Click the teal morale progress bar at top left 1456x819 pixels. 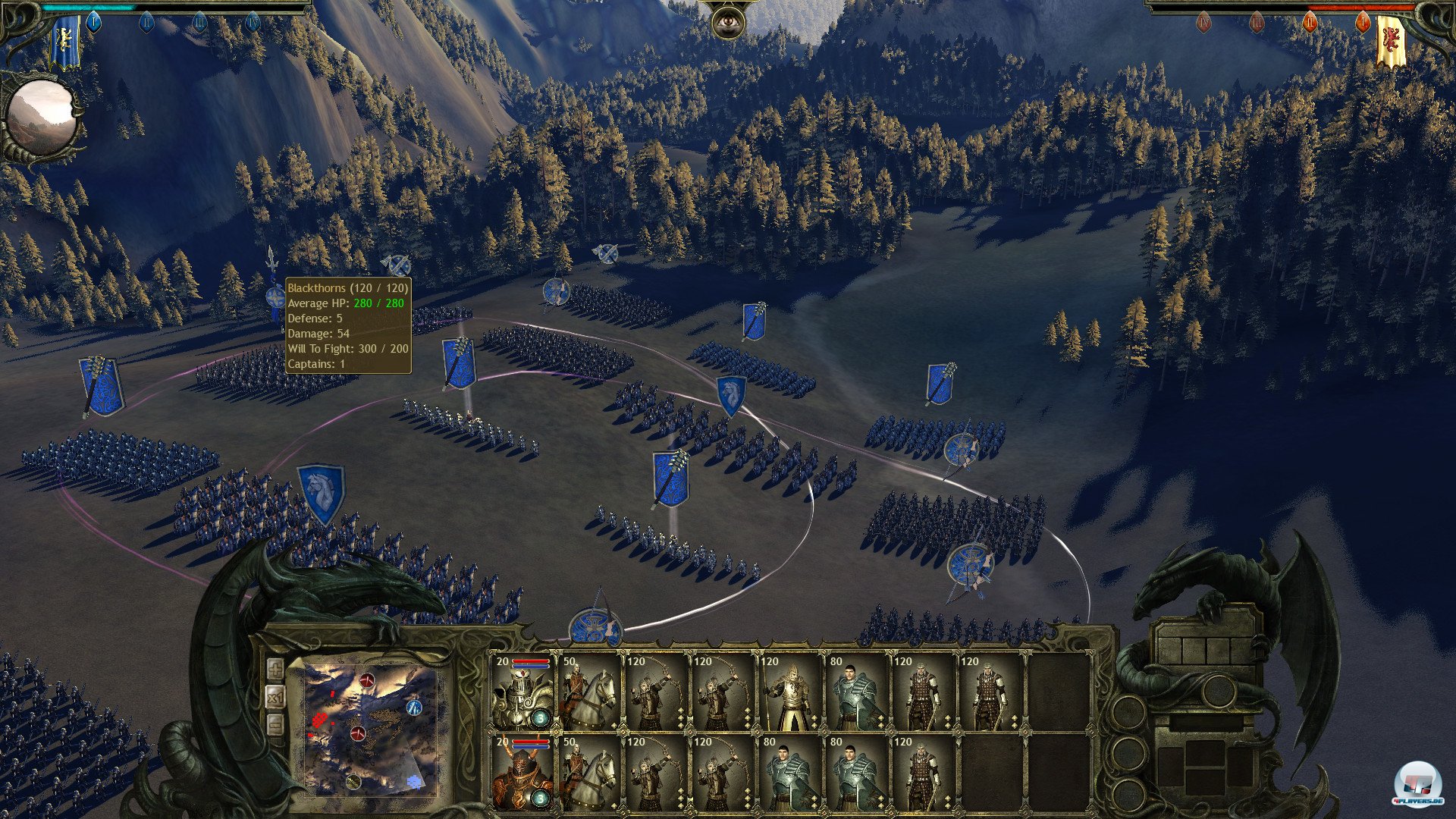click(x=89, y=8)
